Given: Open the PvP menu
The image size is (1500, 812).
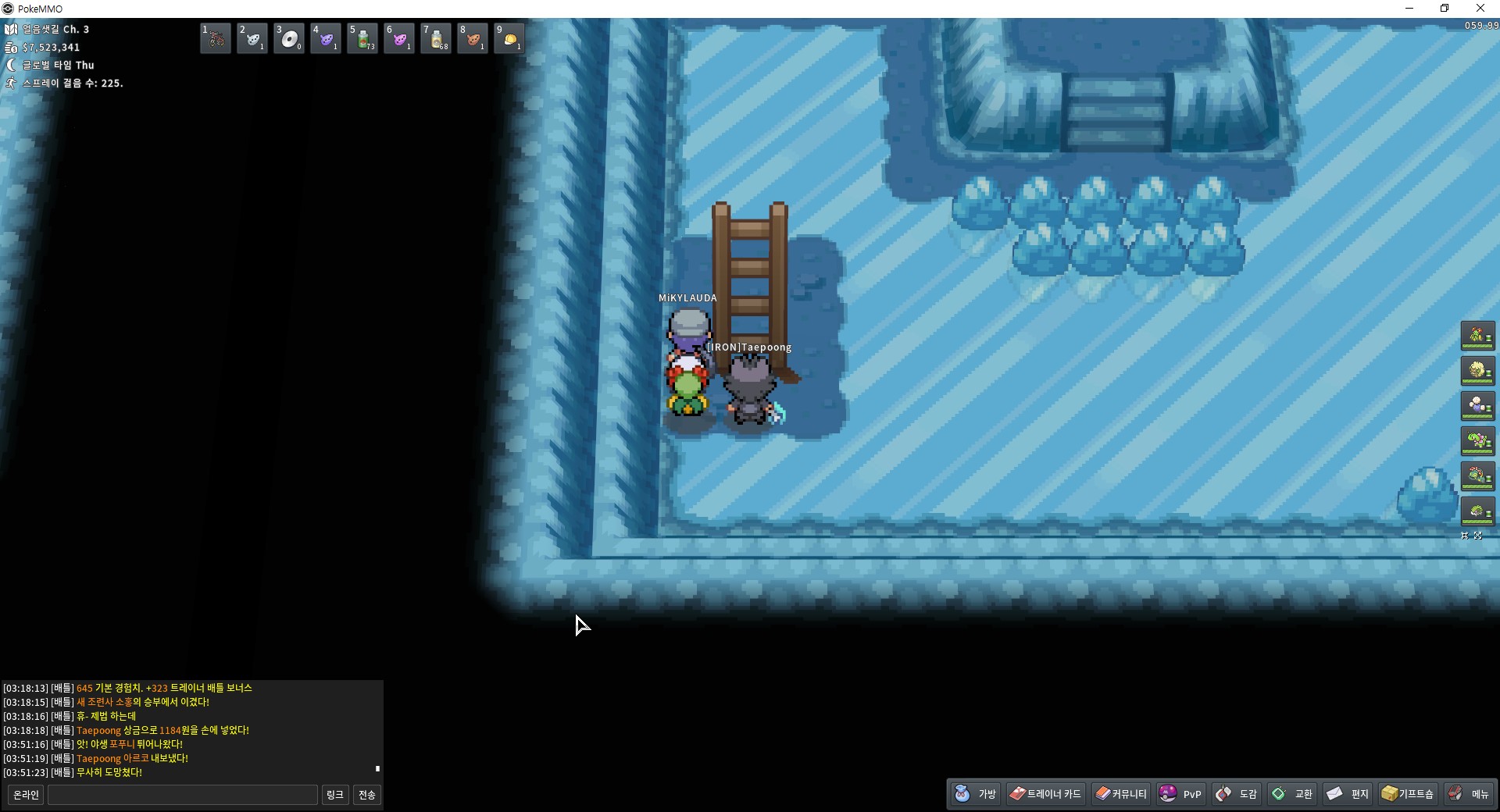Looking at the screenshot, I should [x=1181, y=794].
